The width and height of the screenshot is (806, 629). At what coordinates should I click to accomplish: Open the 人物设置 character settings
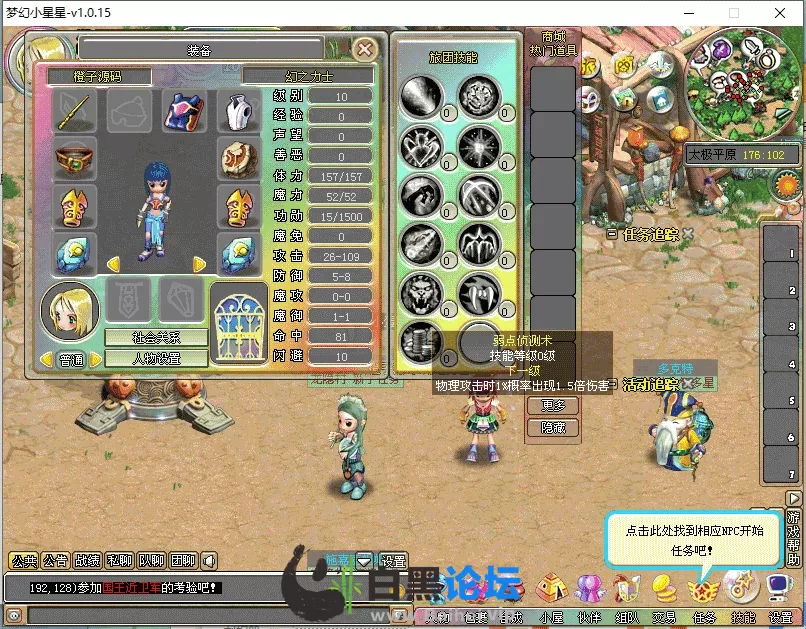156,358
